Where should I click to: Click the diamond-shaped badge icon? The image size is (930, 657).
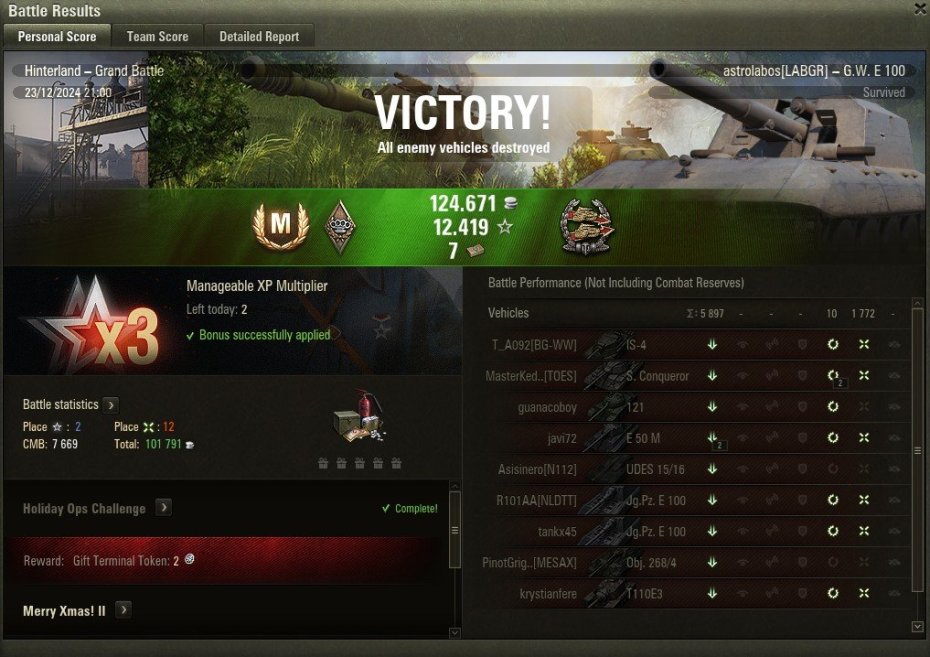pyautogui.click(x=341, y=226)
